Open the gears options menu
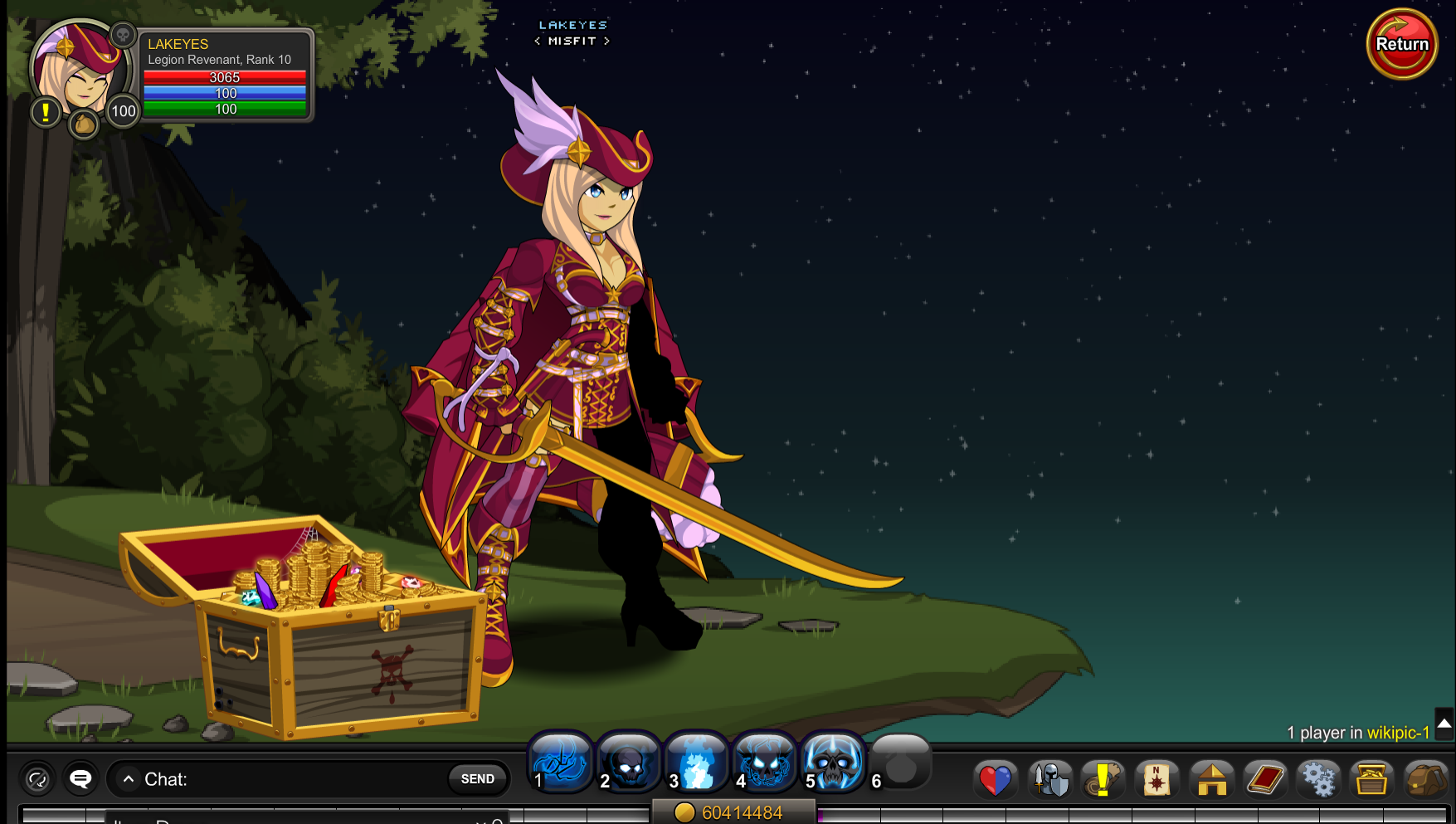This screenshot has width=1456, height=824. [x=1318, y=780]
